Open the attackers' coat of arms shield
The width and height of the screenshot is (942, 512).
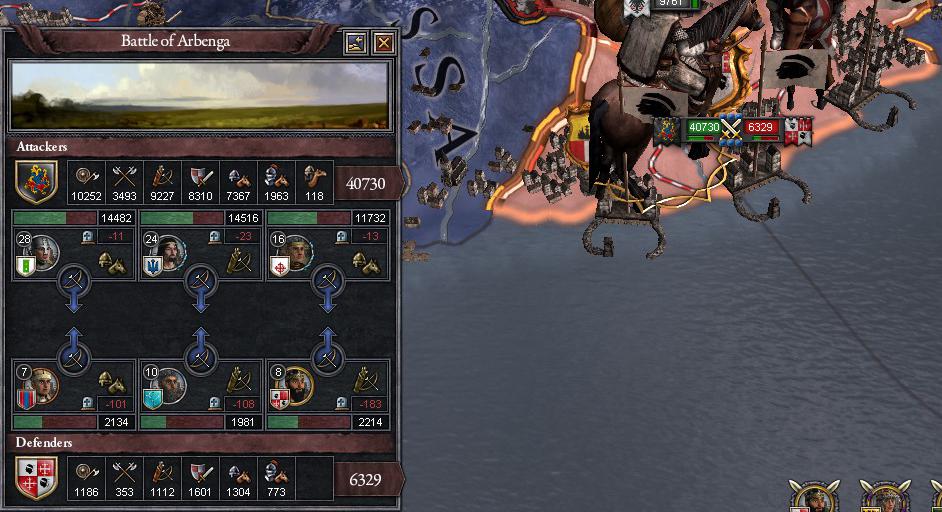[x=36, y=183]
